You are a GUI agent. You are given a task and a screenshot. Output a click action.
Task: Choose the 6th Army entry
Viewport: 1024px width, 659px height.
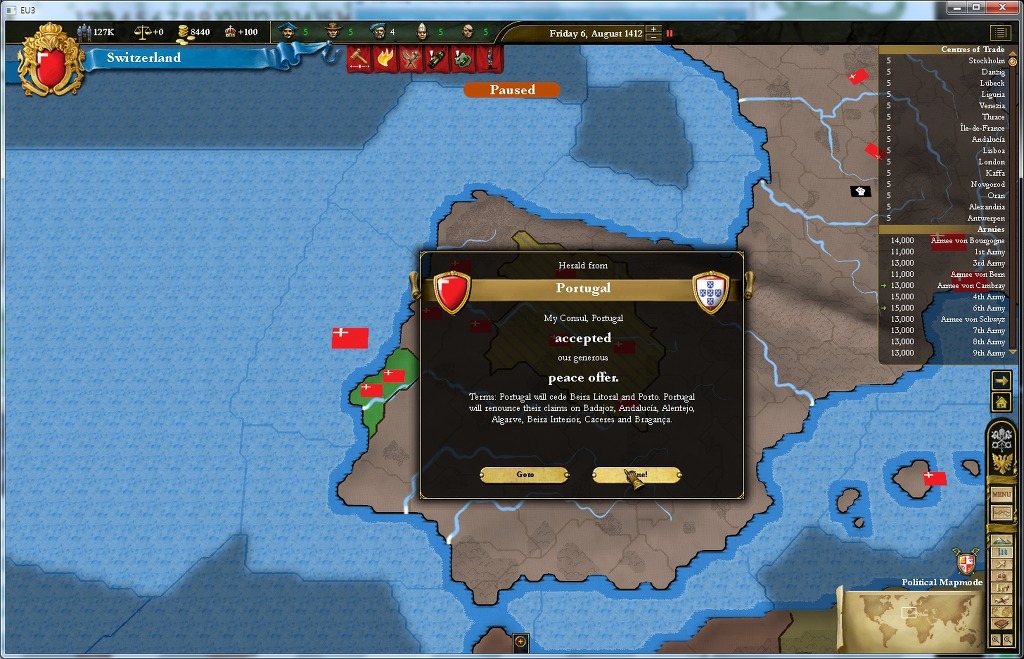[989, 308]
